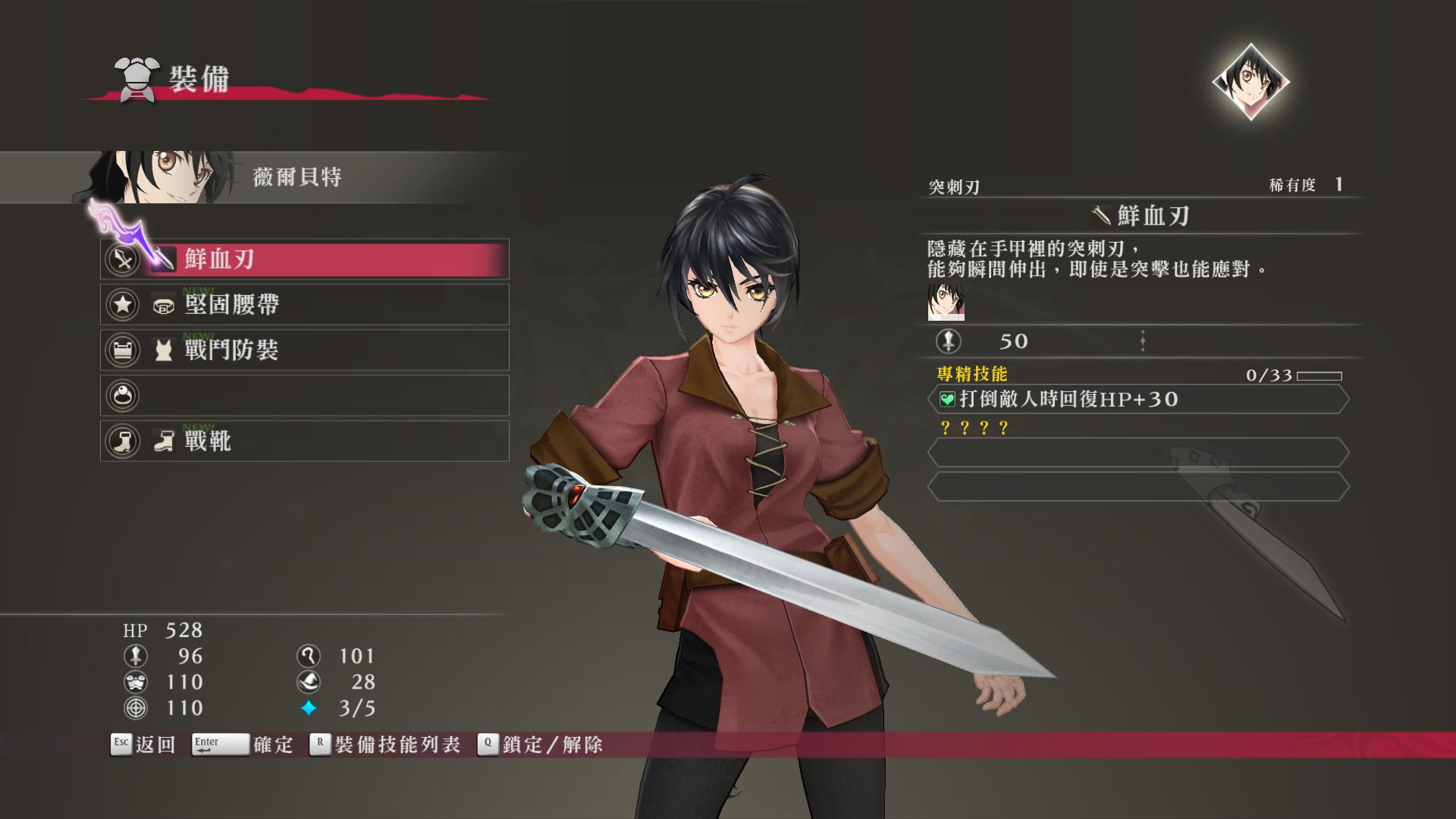Click the empty orb-shaped equipment slot icon

click(121, 395)
